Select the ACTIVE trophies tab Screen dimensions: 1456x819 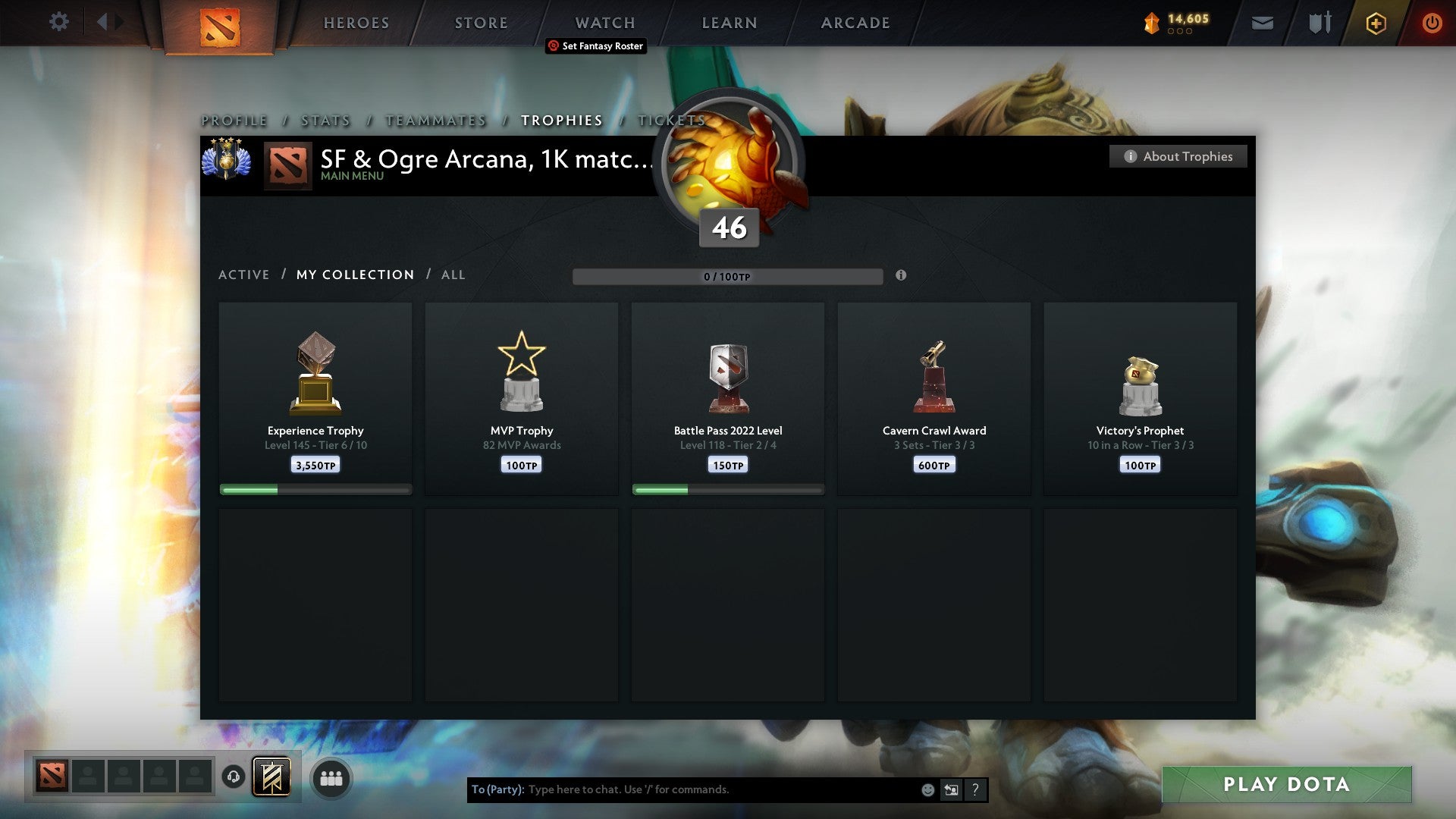click(x=244, y=275)
